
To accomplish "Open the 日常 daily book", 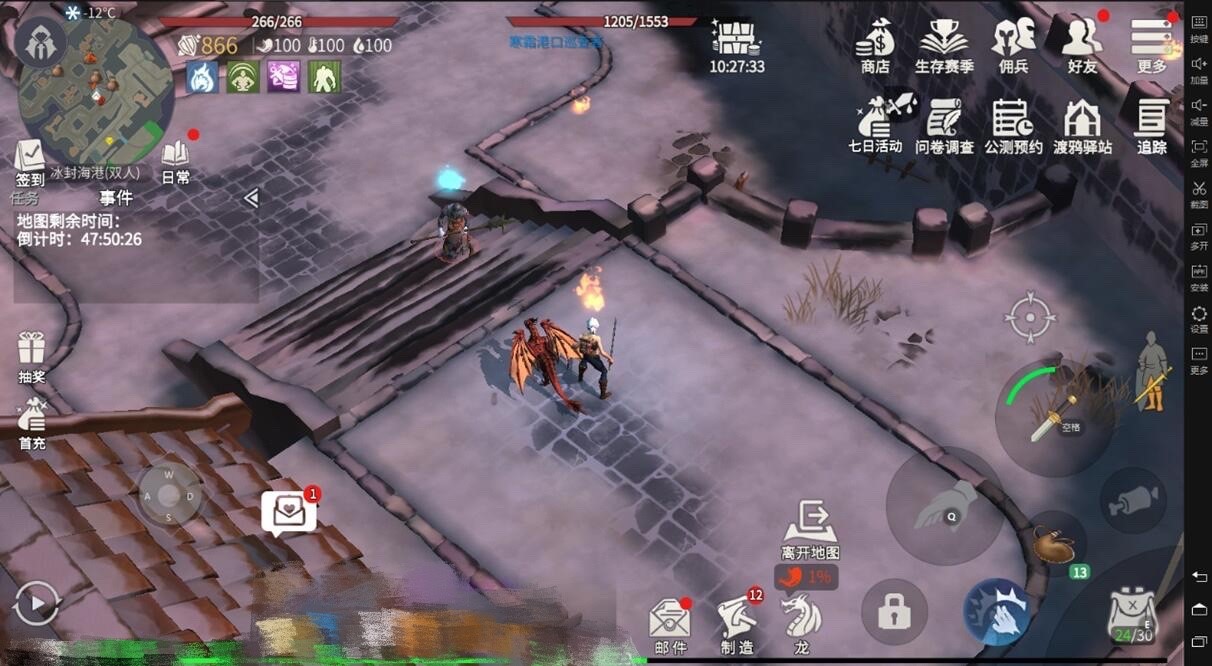I will 176,160.
